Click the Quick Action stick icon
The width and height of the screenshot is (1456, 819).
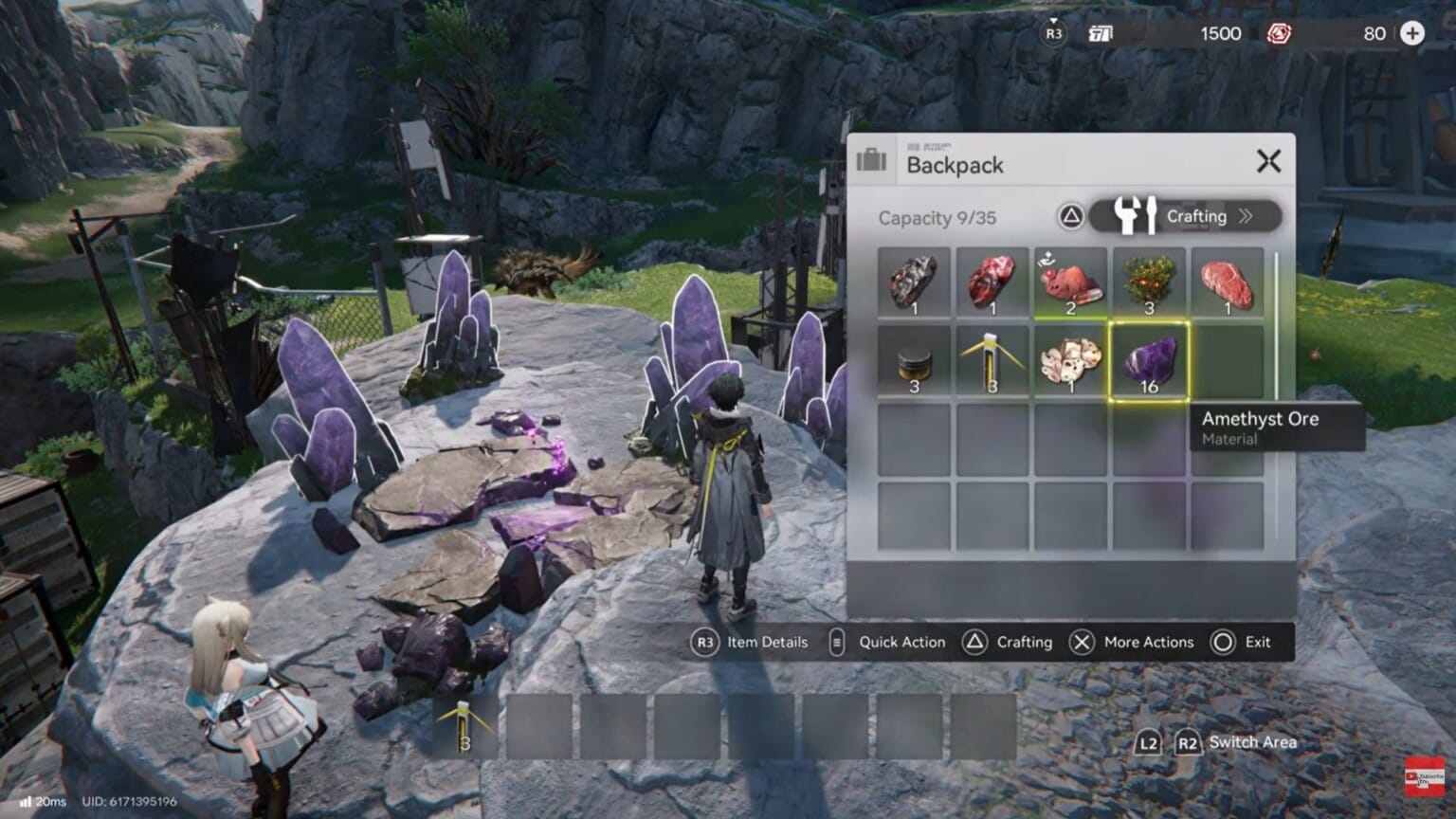tap(835, 642)
